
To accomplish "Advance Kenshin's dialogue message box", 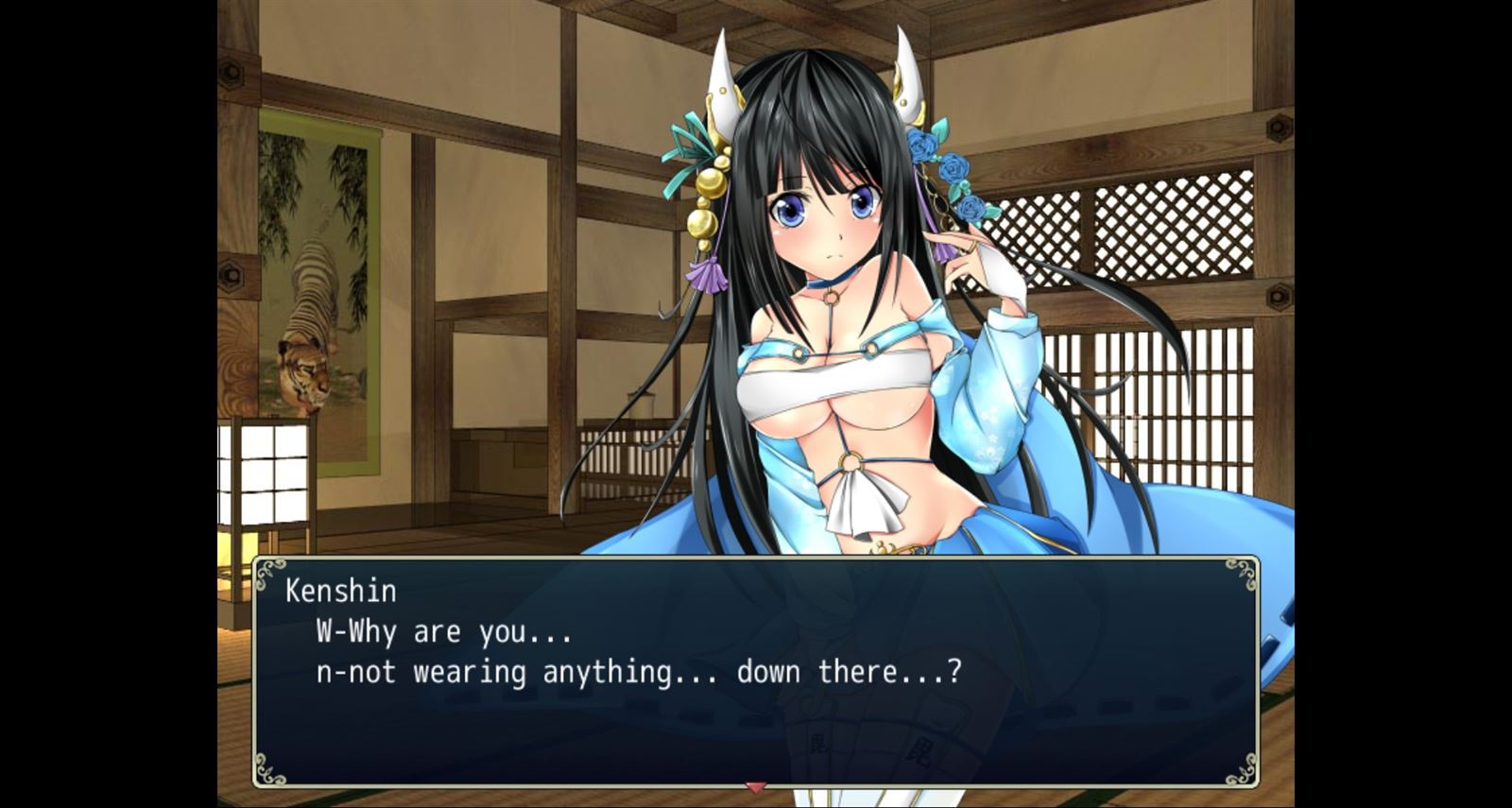I will 755,671.
